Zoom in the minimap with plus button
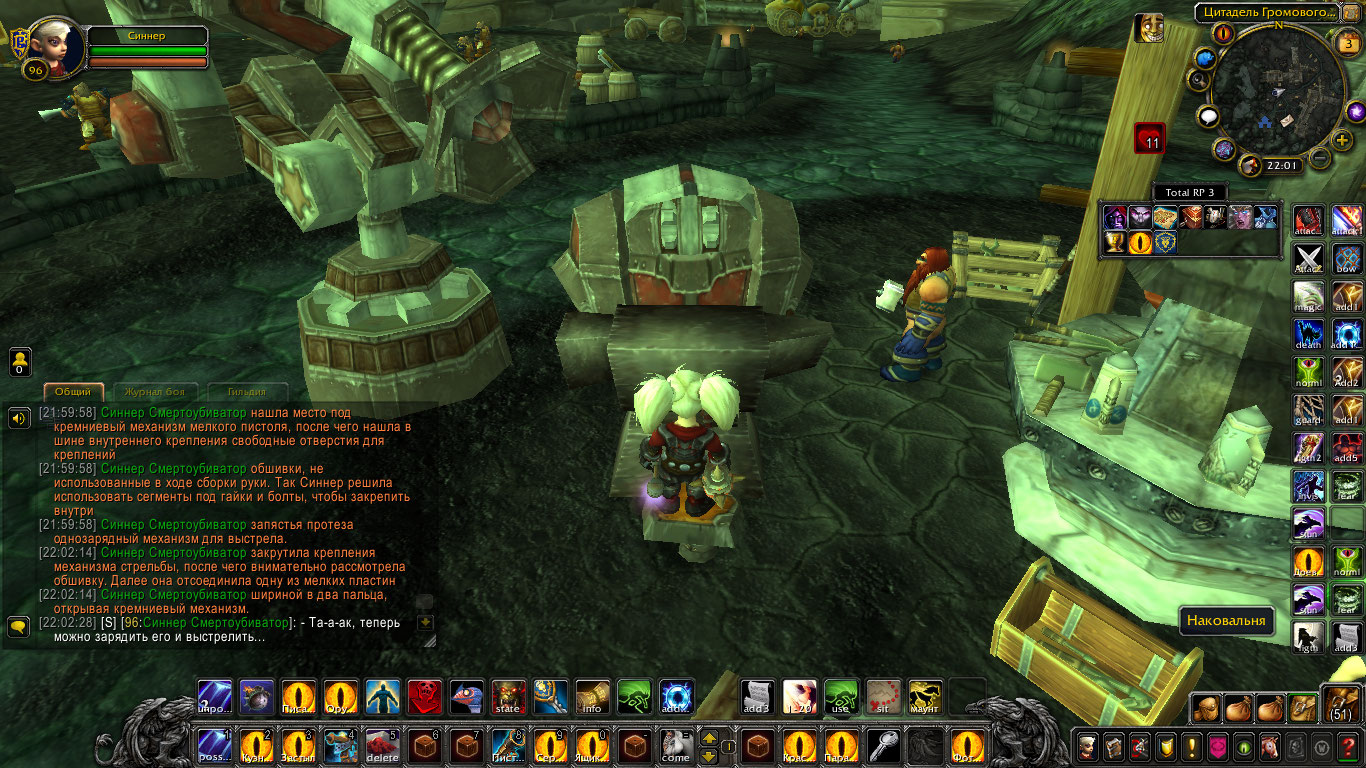This screenshot has height=768, width=1366. (x=1343, y=140)
